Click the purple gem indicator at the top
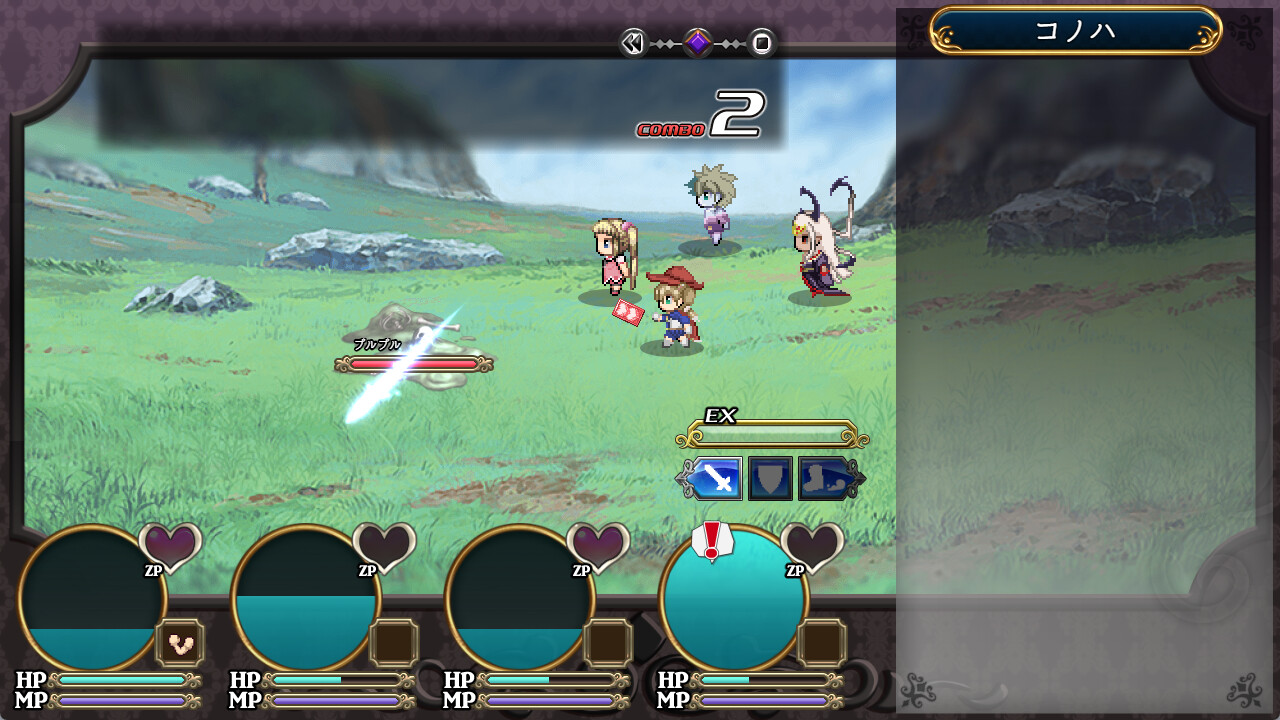 point(698,41)
